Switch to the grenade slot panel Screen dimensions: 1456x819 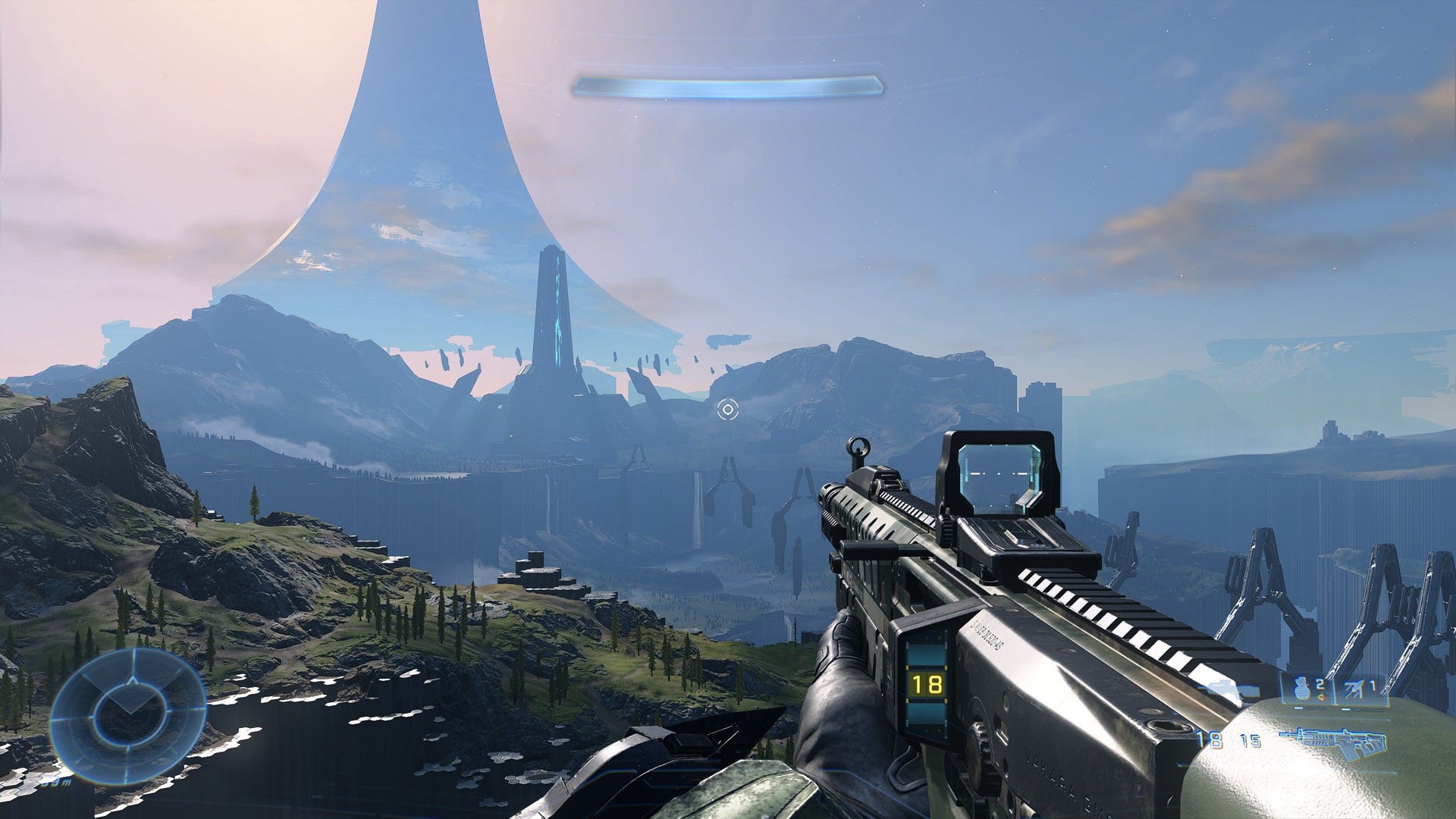click(x=1309, y=690)
